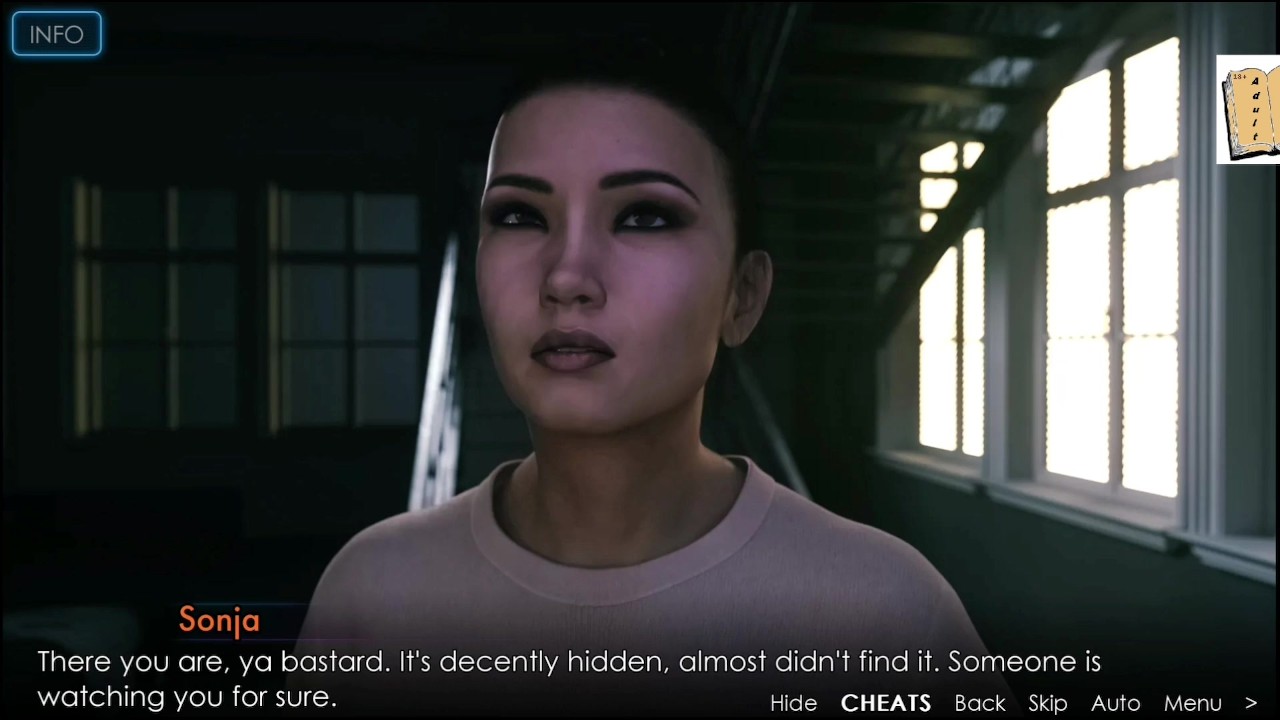Open the INFO panel

56,34
